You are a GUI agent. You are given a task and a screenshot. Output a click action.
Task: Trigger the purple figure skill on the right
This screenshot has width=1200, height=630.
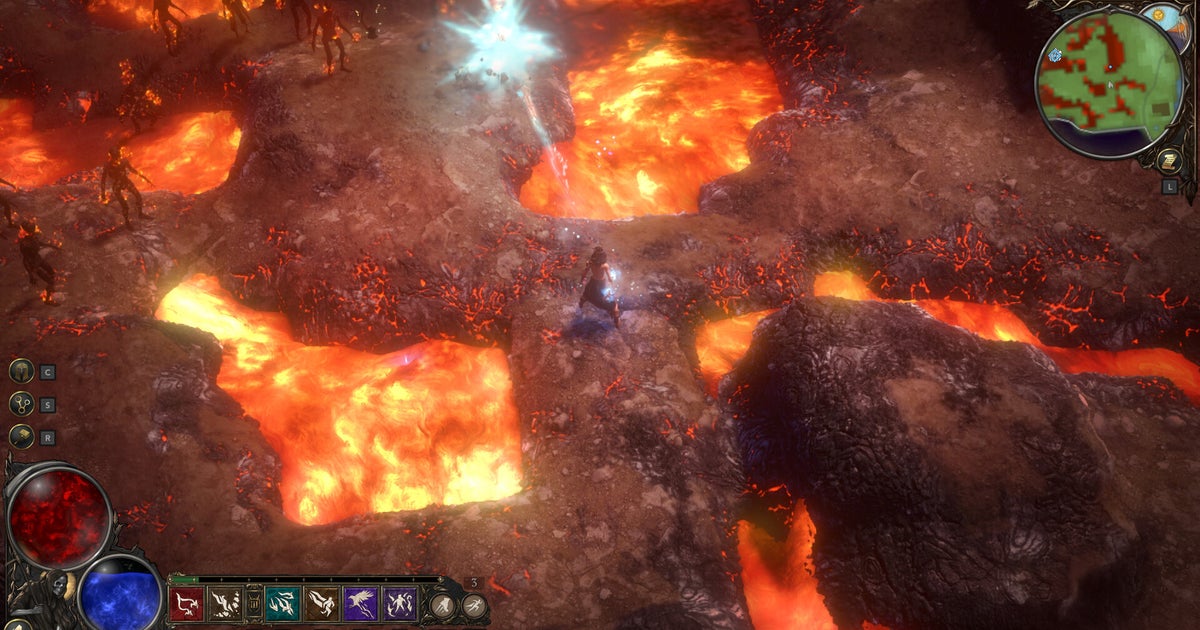(x=400, y=604)
